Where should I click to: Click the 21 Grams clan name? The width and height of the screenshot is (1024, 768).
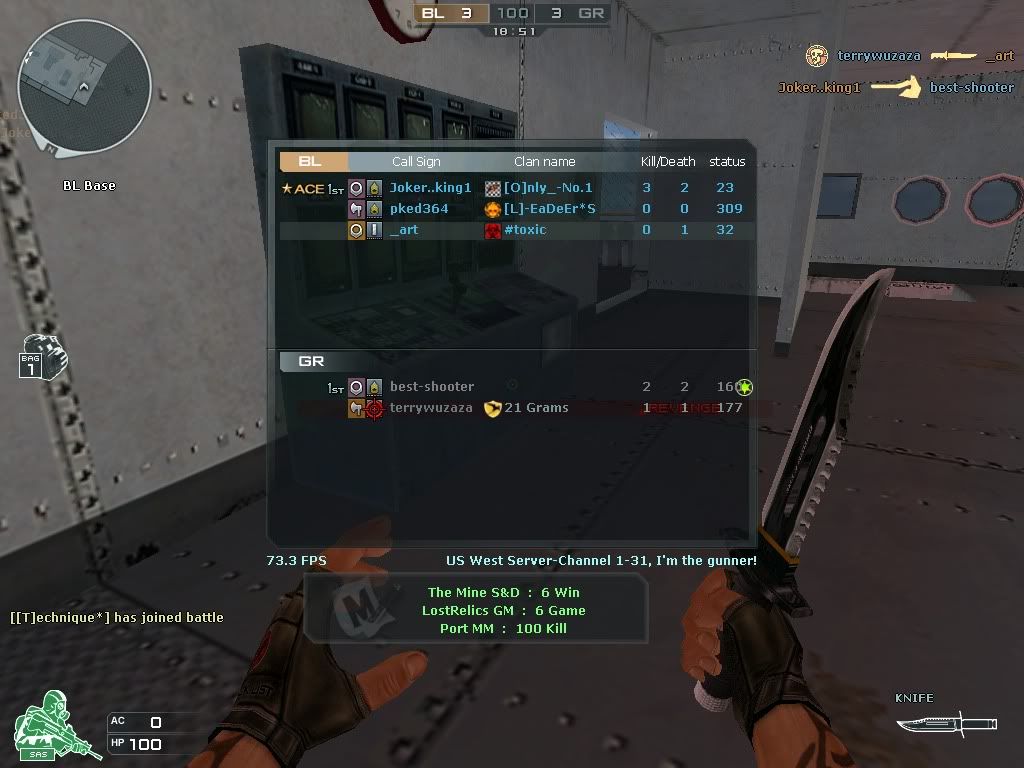tap(536, 408)
